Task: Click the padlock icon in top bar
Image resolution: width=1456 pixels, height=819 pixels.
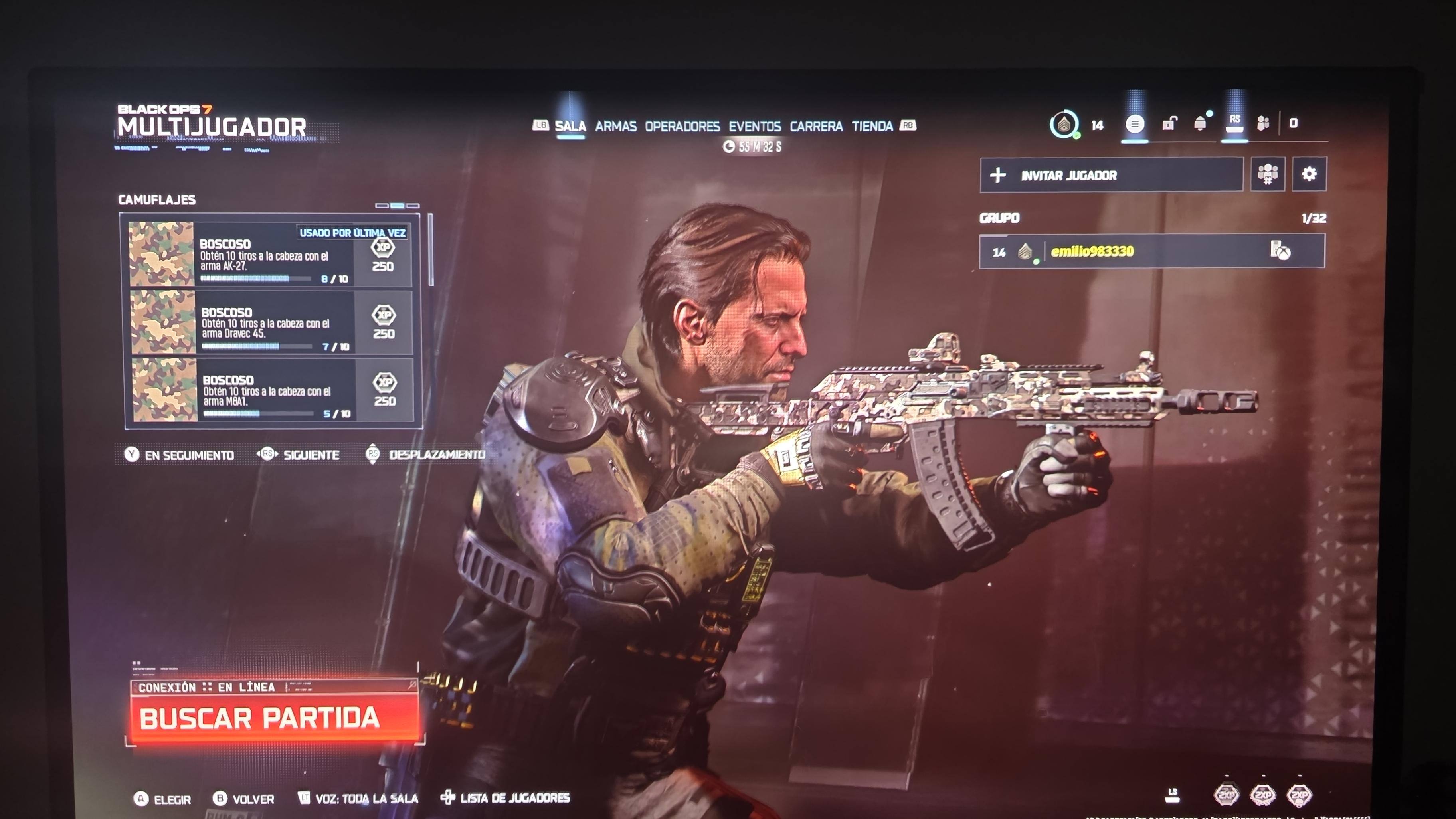Action: click(1169, 124)
